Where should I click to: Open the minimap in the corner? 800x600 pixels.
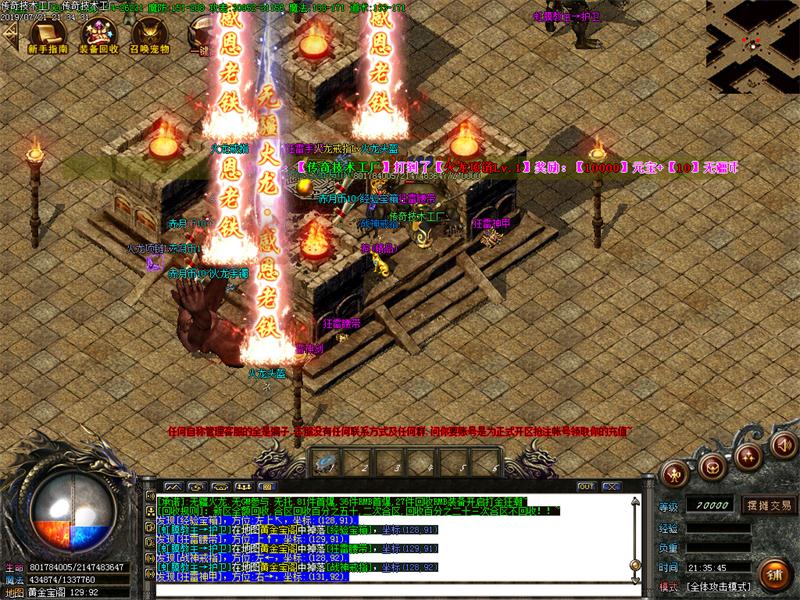[x=752, y=32]
